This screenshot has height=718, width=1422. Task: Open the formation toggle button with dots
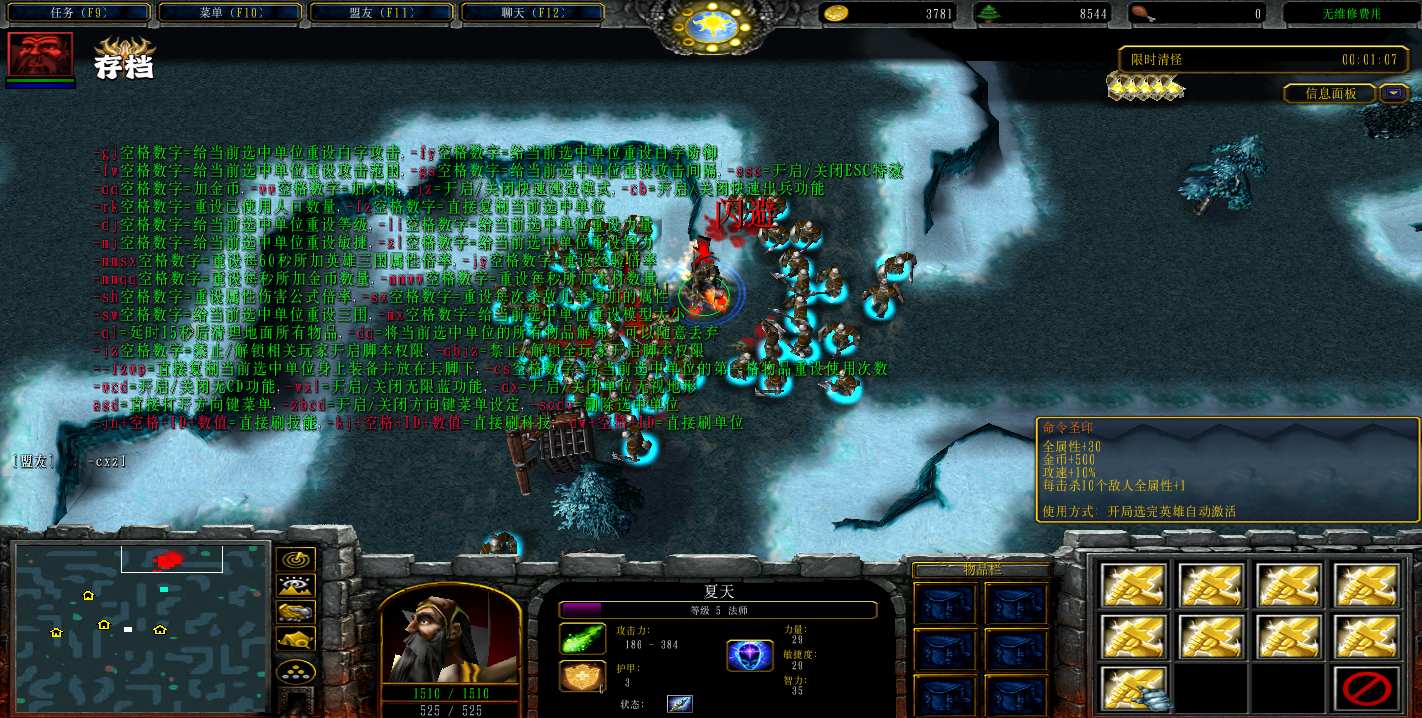coord(296,671)
